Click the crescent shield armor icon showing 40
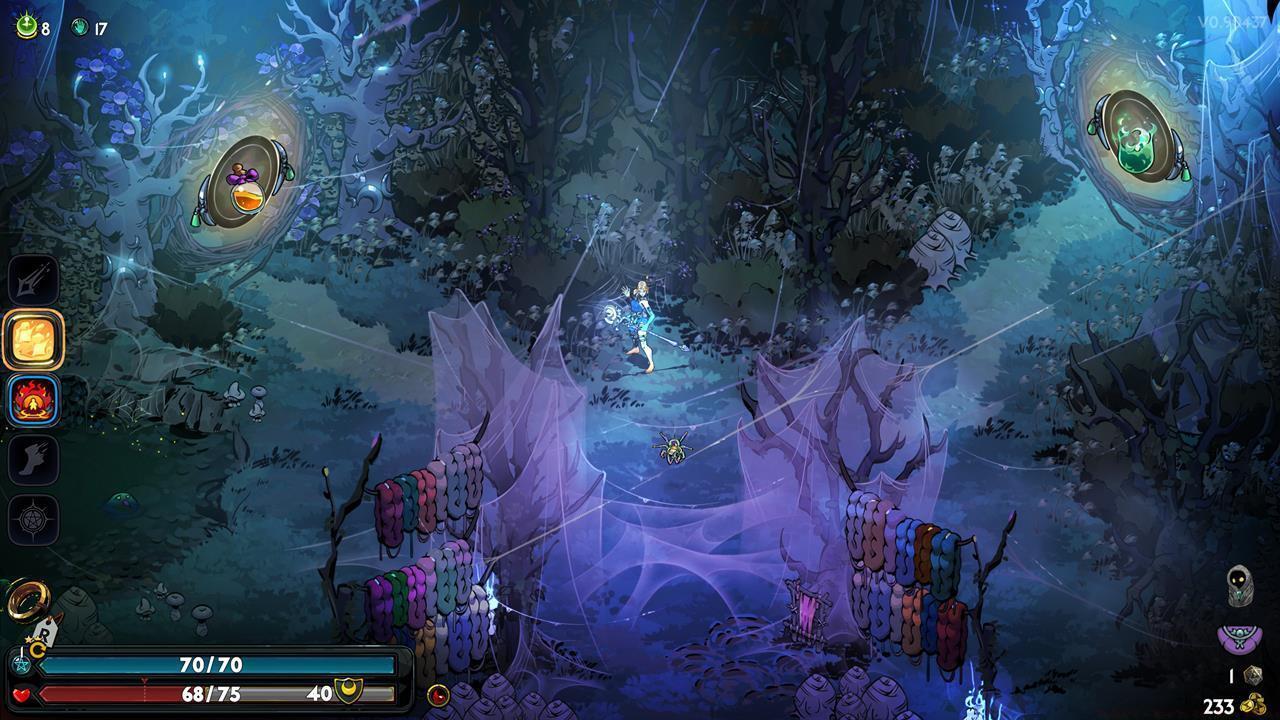 click(348, 691)
